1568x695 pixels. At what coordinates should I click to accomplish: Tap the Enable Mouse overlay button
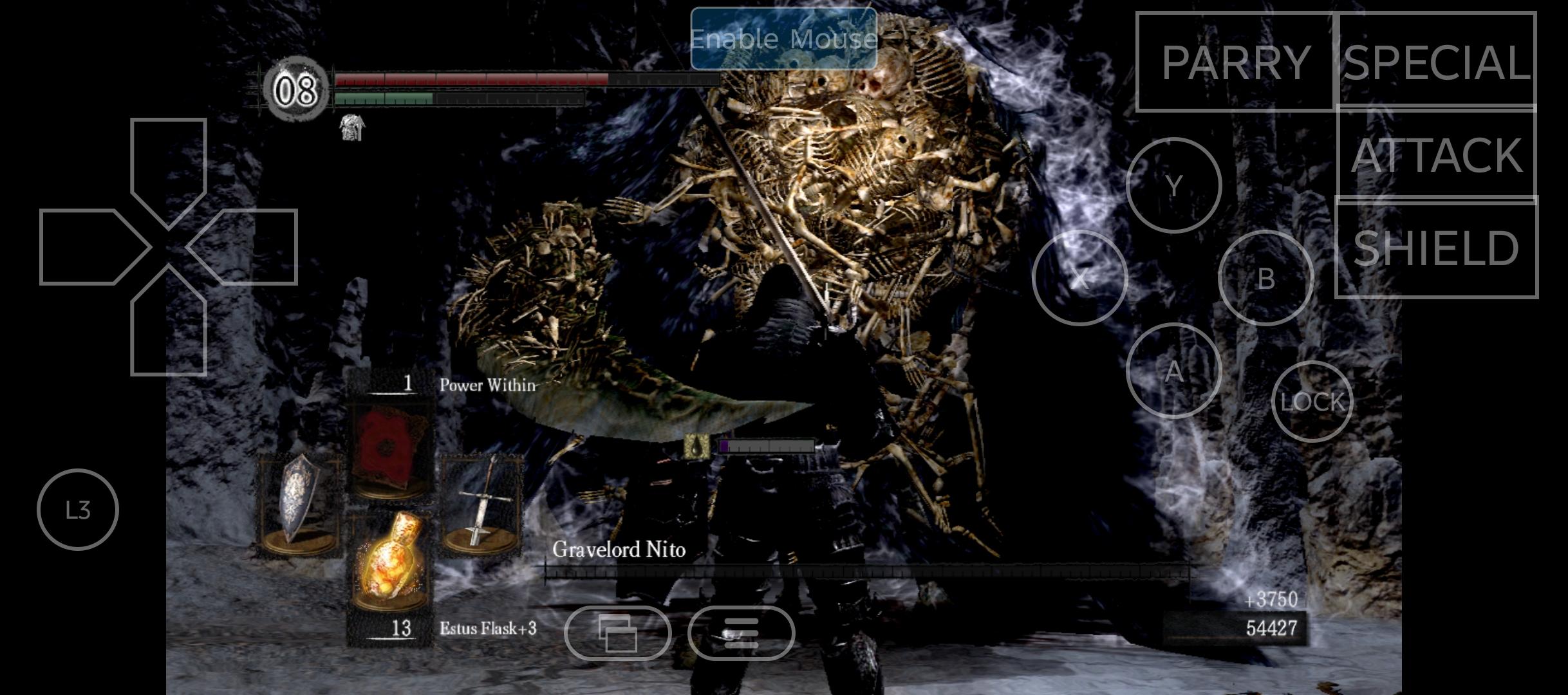(783, 39)
